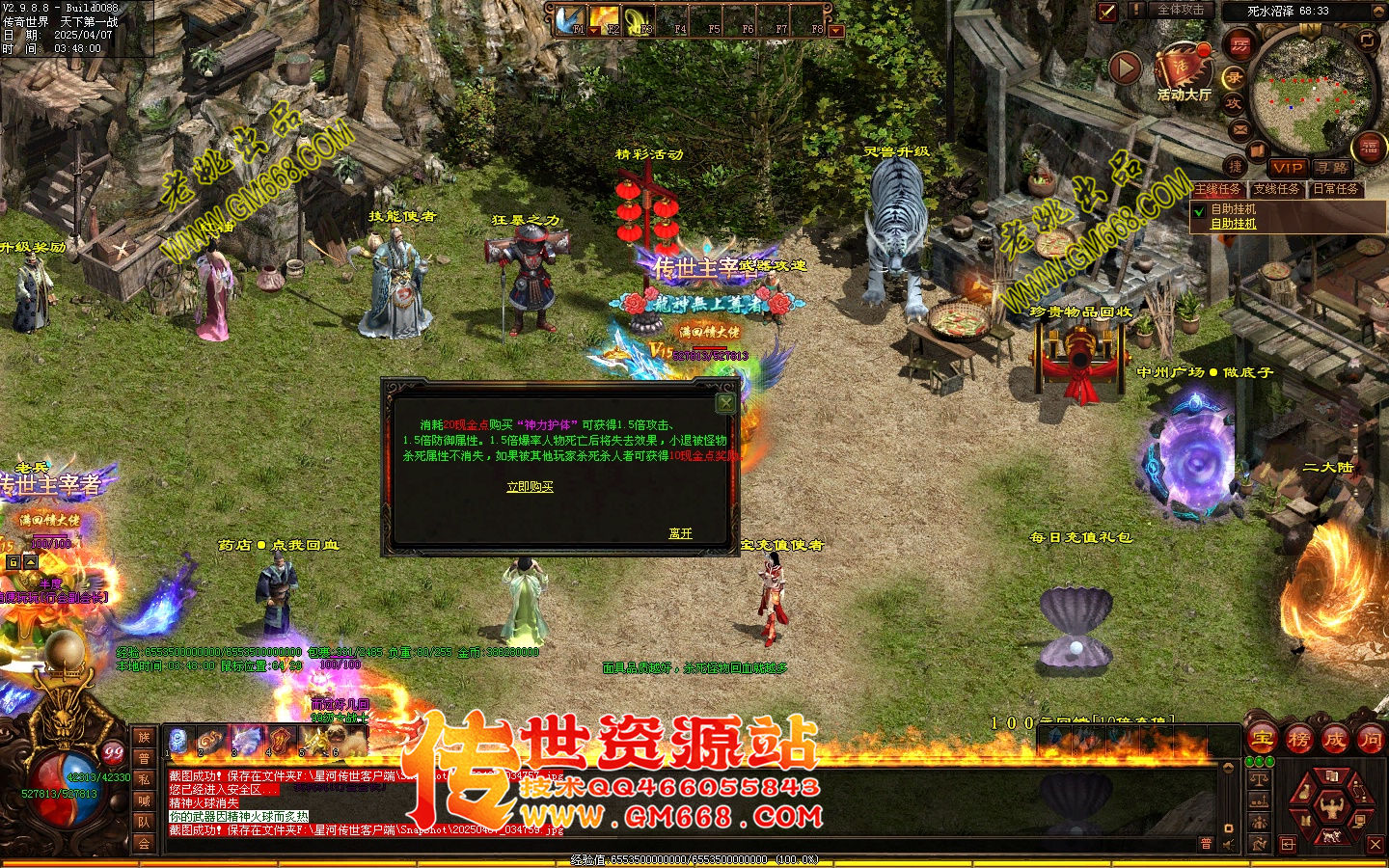Screen dimensions: 1389x868
Task: Select the pug dog hotbar slot
Action: click(x=345, y=740)
